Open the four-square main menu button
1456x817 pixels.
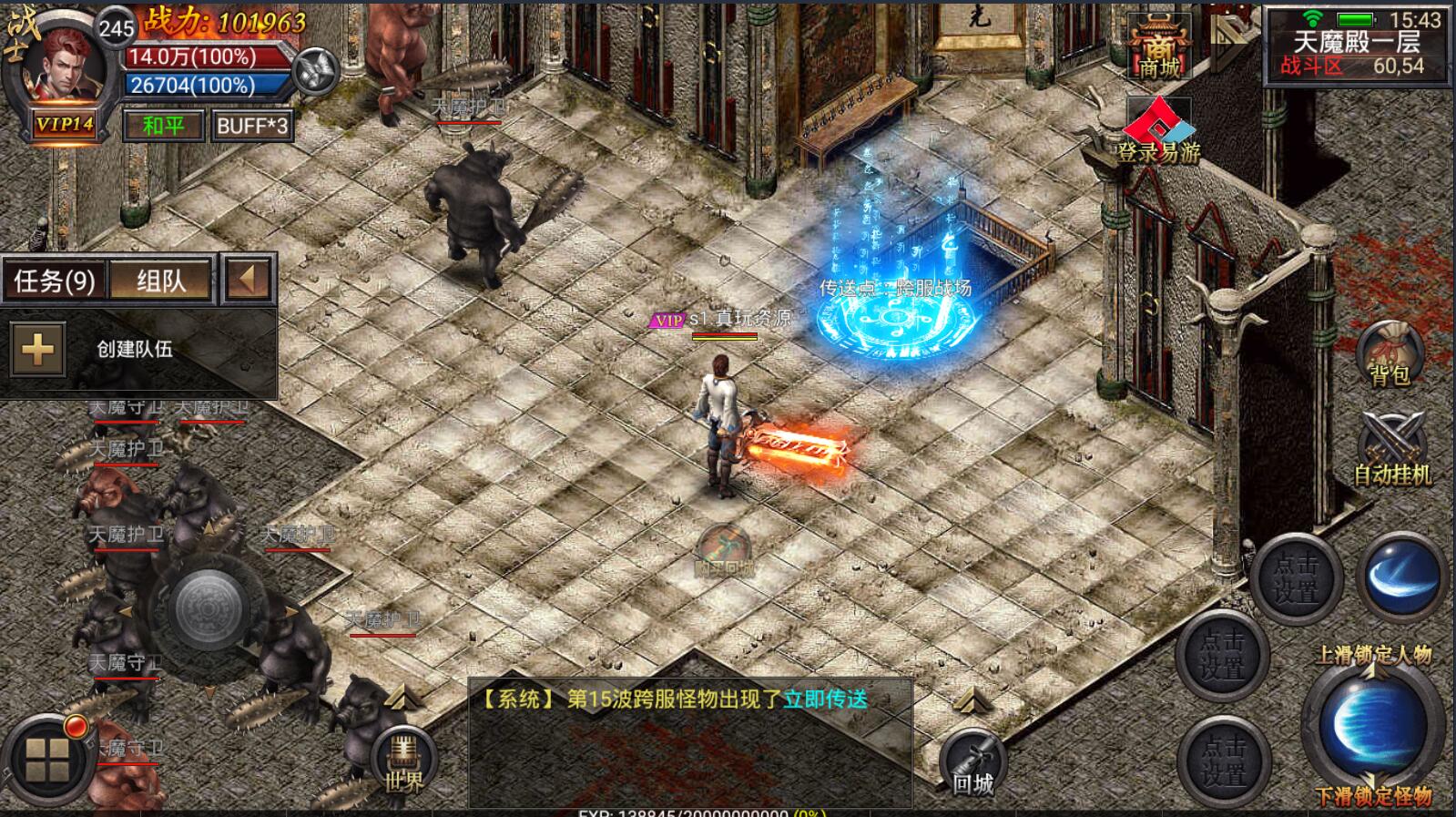click(47, 761)
